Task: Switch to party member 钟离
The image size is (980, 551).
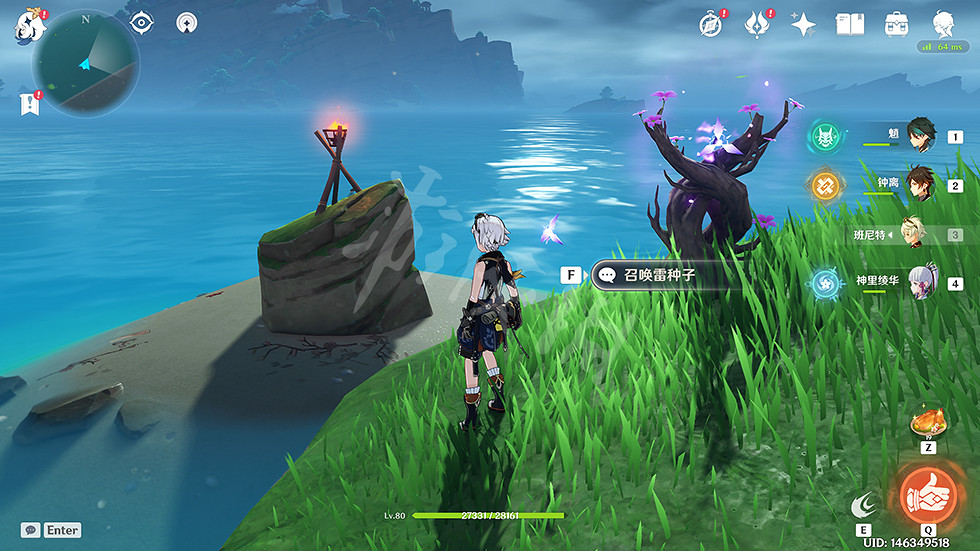Action: point(920,185)
